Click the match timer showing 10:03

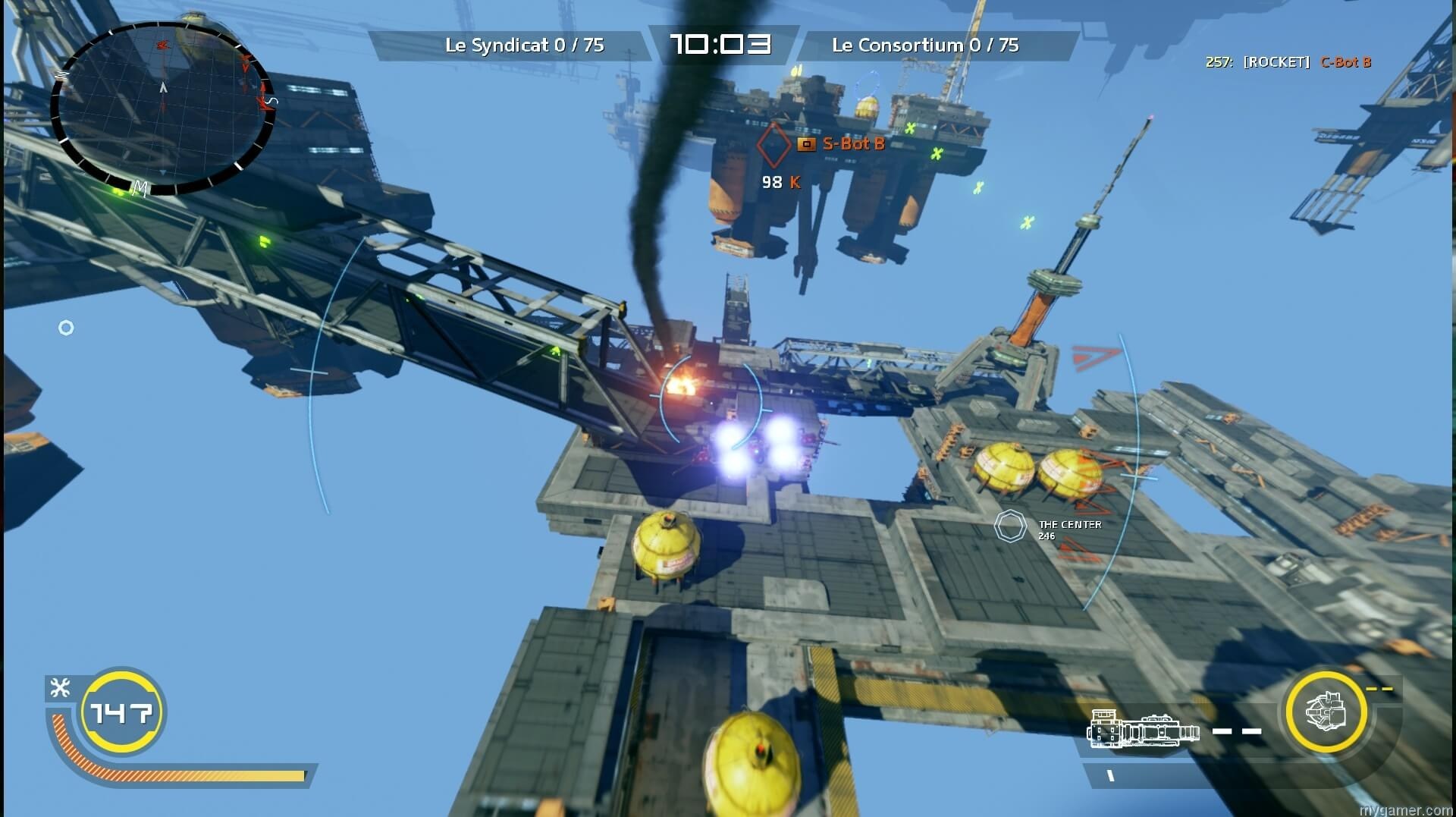719,43
